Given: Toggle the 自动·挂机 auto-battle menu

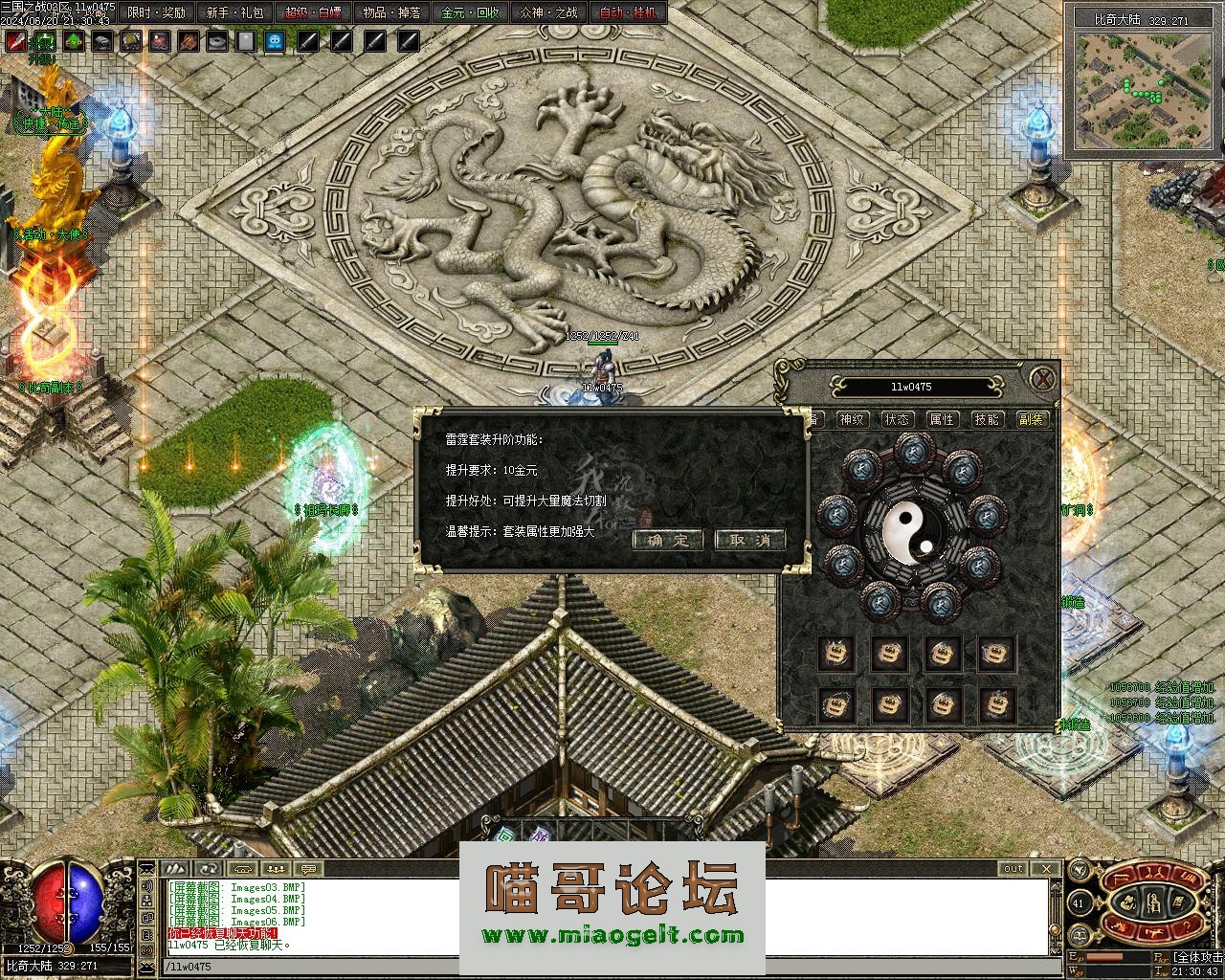Looking at the screenshot, I should [628, 13].
